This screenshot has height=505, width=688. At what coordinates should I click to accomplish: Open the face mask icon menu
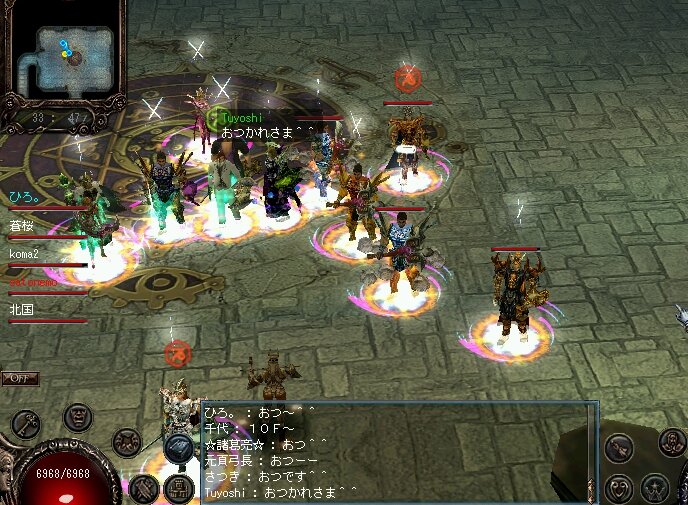(78, 416)
